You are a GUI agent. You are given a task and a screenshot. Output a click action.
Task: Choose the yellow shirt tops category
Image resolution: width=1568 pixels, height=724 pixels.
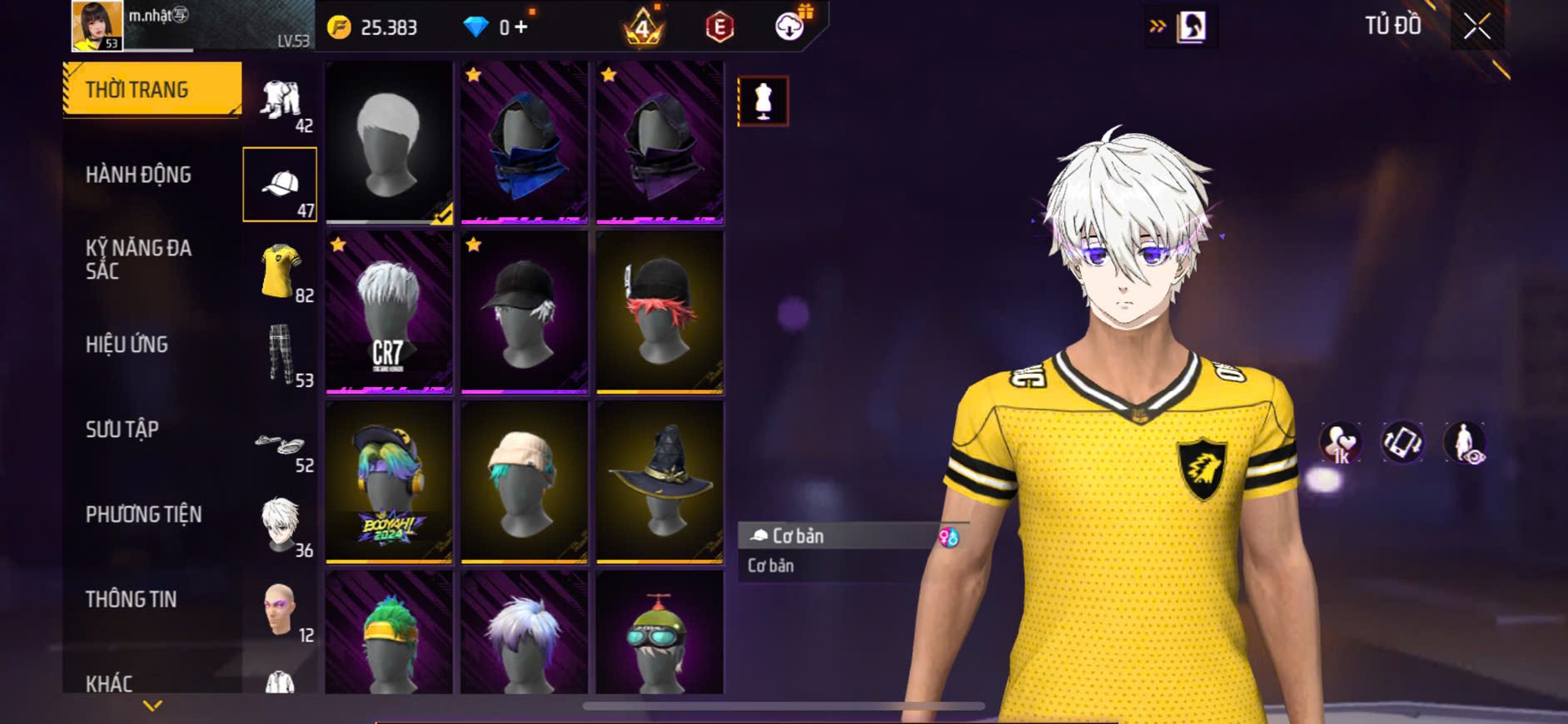coord(281,271)
